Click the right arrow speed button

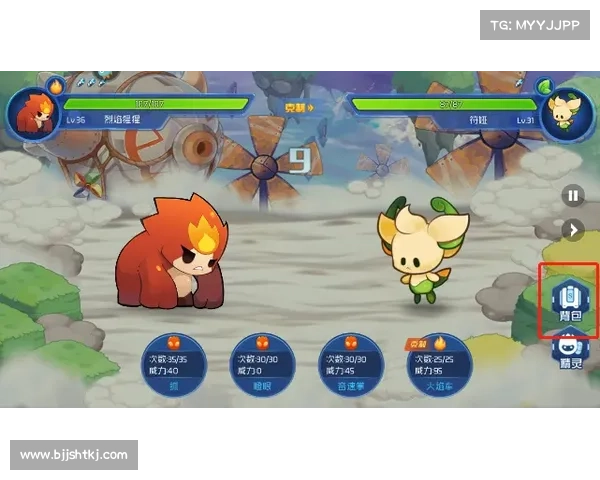[x=572, y=230]
